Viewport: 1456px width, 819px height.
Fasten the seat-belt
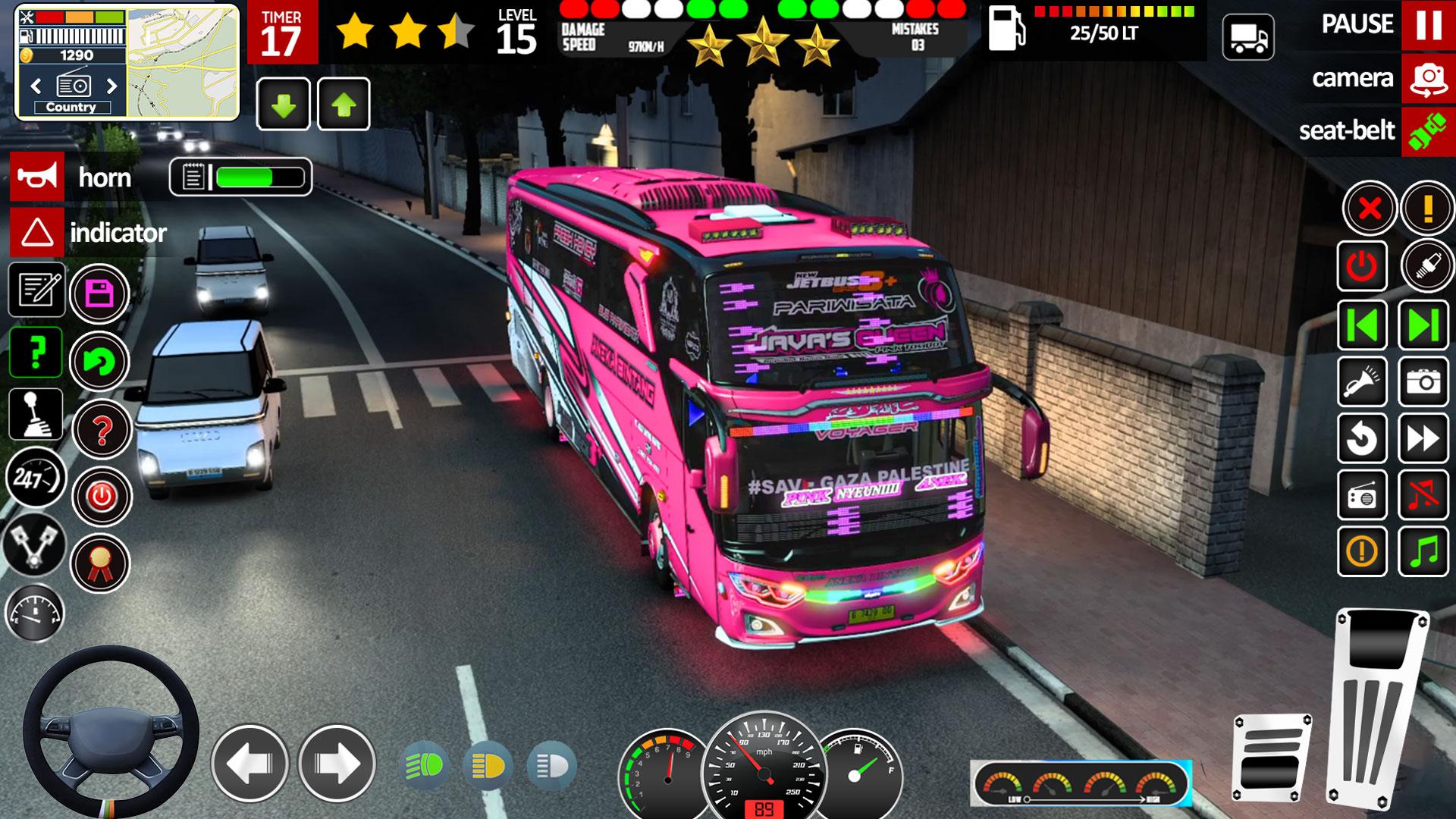point(1428,131)
